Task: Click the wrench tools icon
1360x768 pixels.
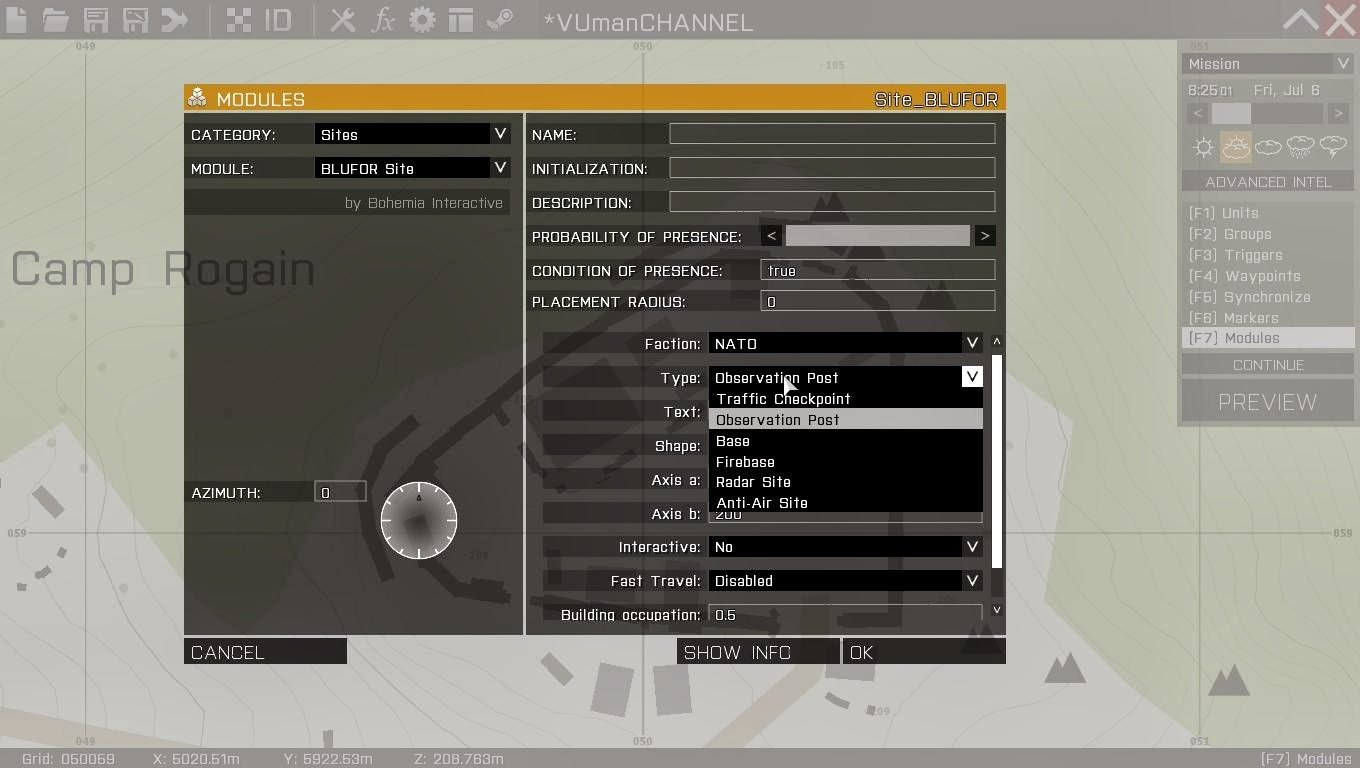Action: 341,20
